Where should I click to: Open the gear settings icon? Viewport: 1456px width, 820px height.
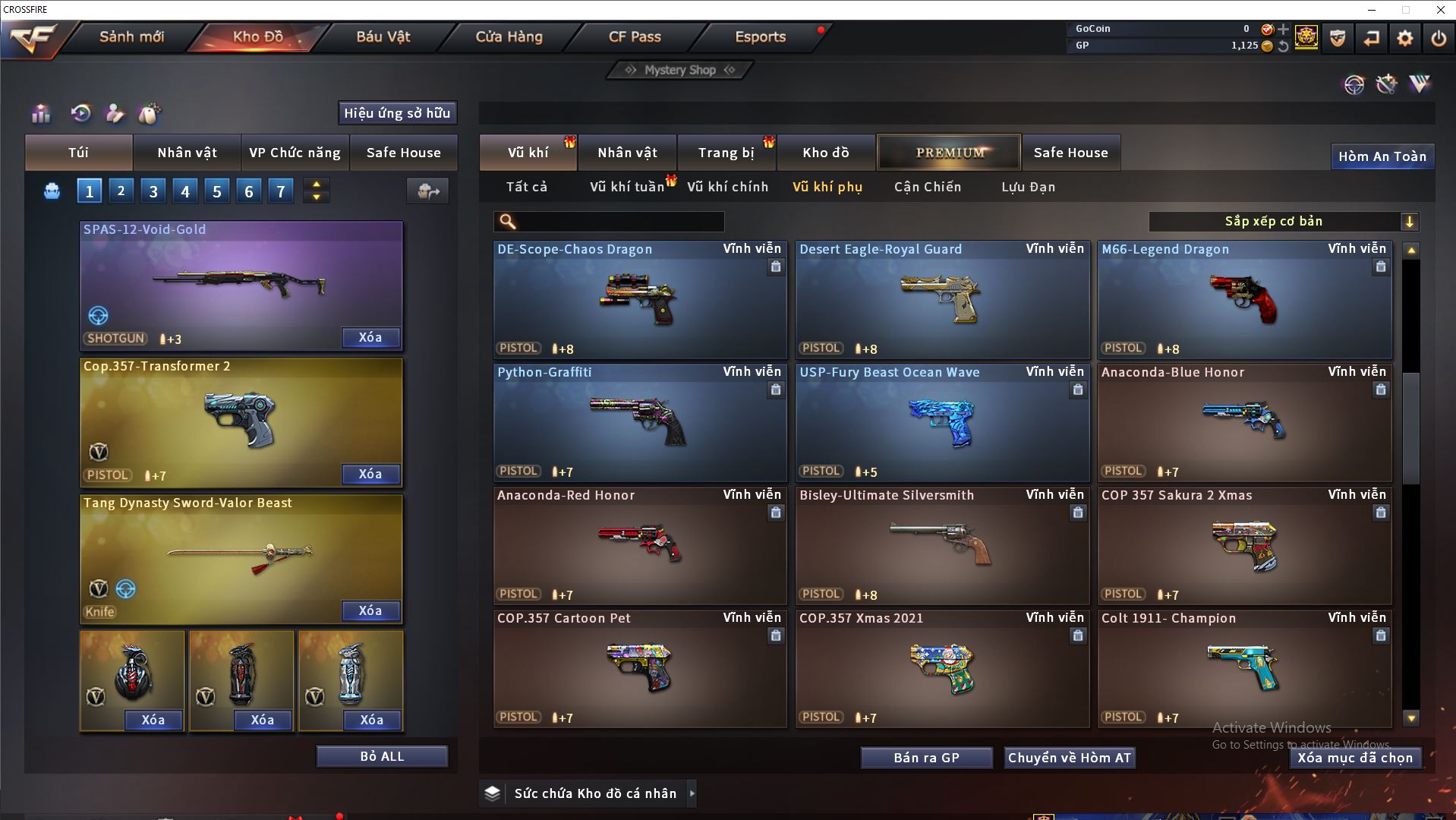tap(1404, 38)
